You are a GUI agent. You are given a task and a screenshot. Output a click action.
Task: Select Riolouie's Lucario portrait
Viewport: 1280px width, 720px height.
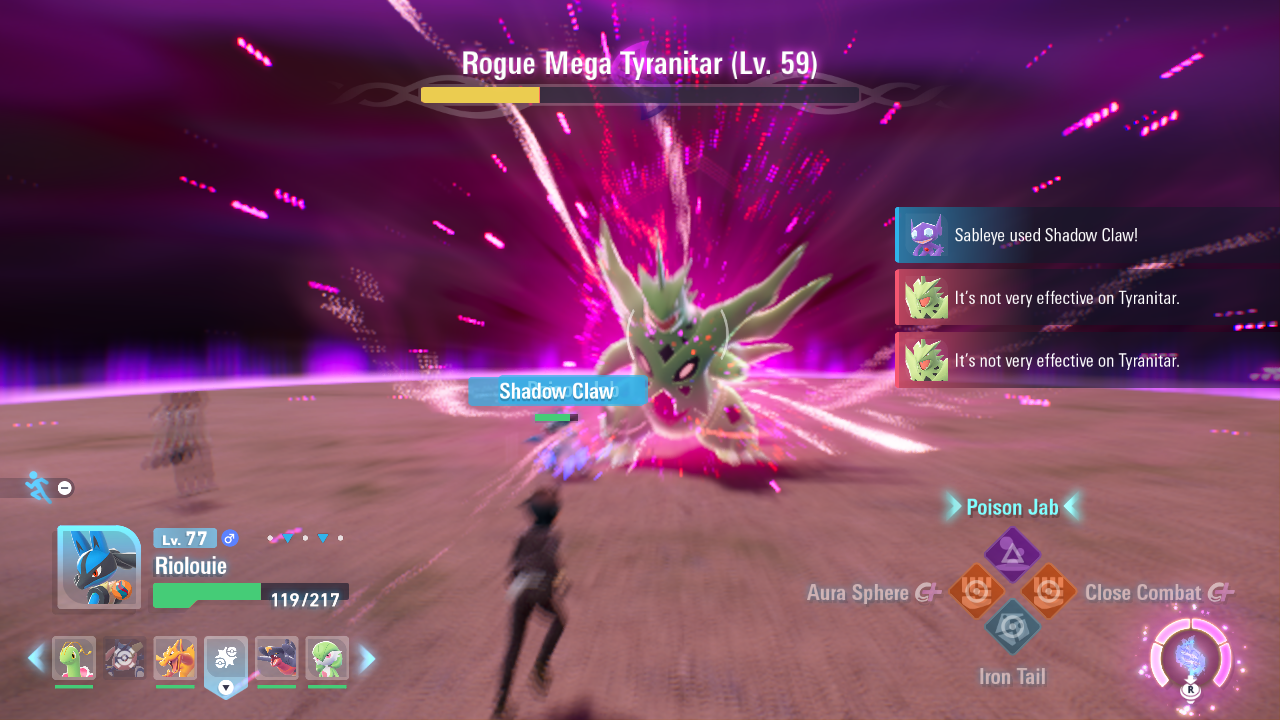[x=98, y=567]
